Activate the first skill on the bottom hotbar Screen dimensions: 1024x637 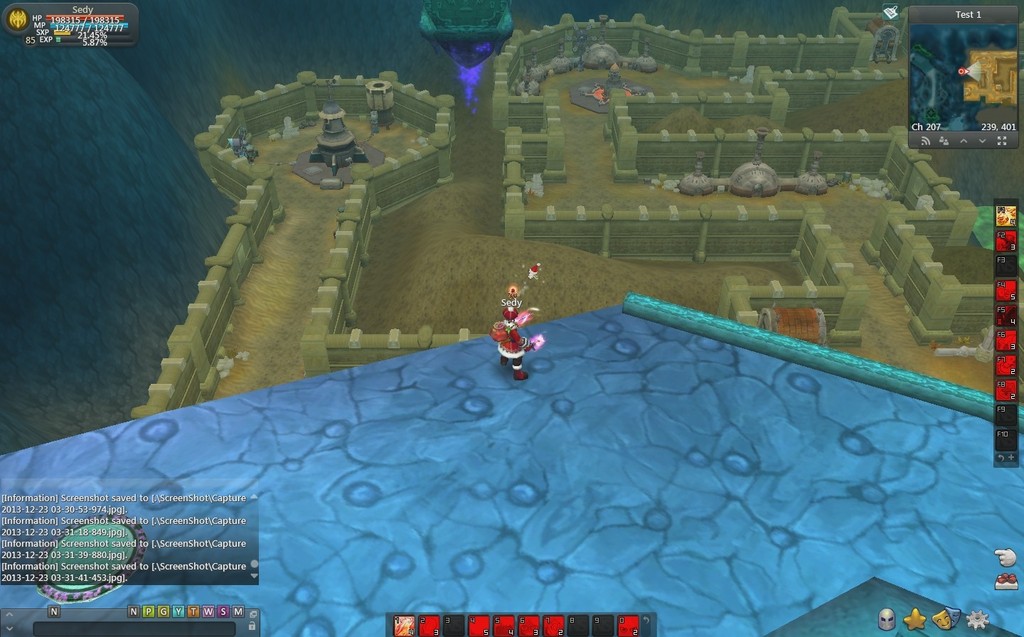403,626
